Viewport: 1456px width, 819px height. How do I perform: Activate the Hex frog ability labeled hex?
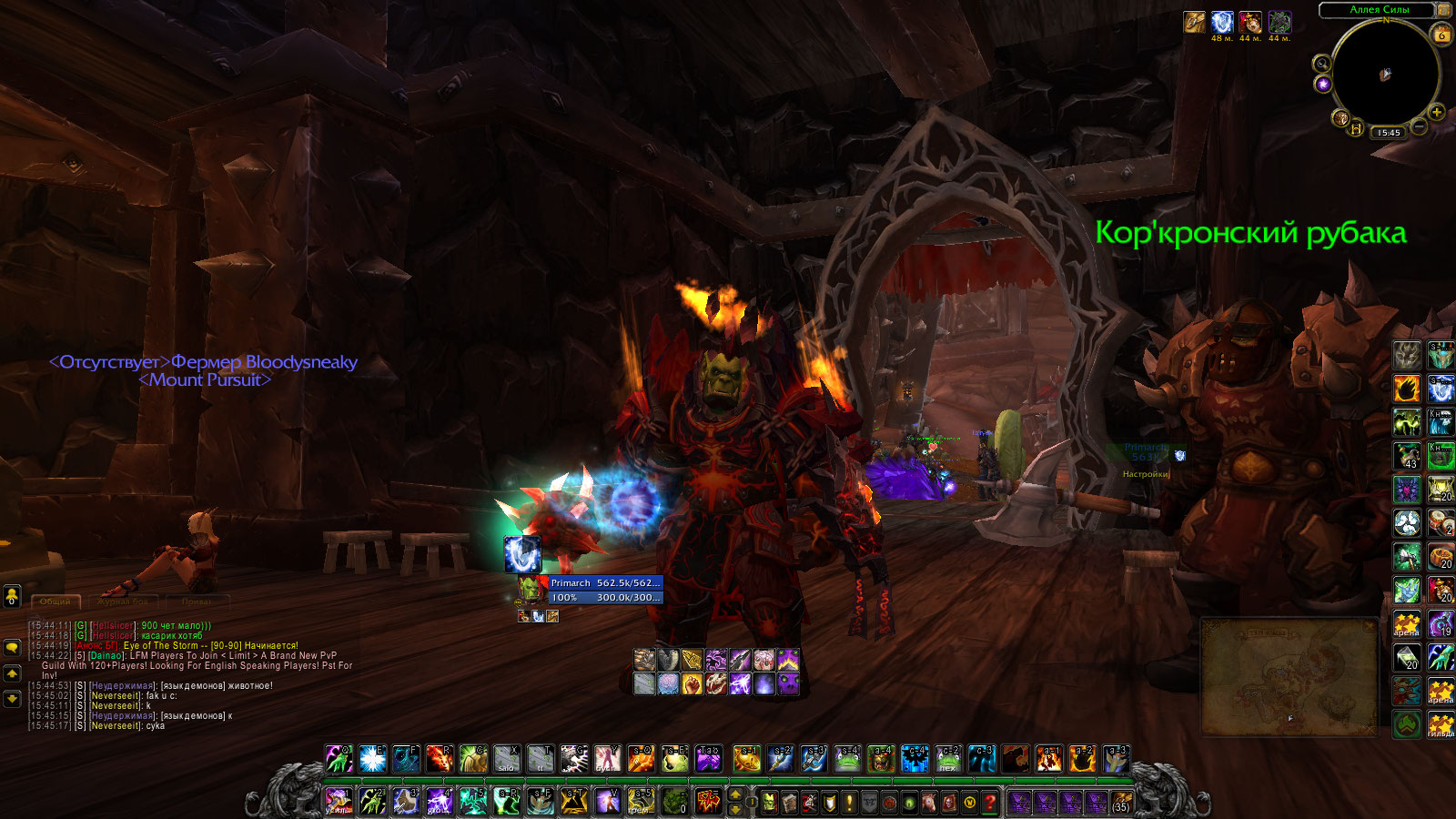947,758
